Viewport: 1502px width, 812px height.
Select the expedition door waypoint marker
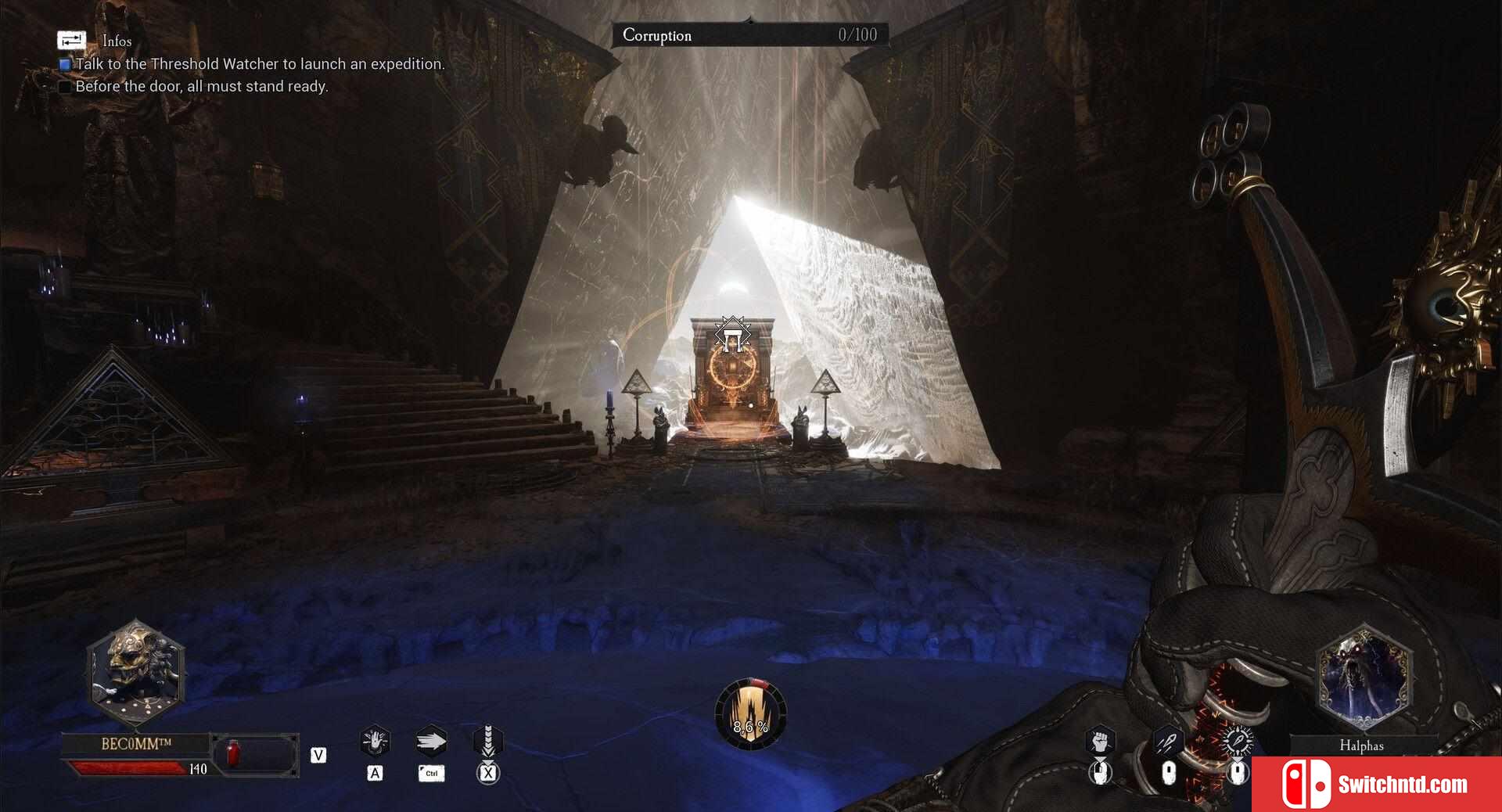pyautogui.click(x=732, y=336)
